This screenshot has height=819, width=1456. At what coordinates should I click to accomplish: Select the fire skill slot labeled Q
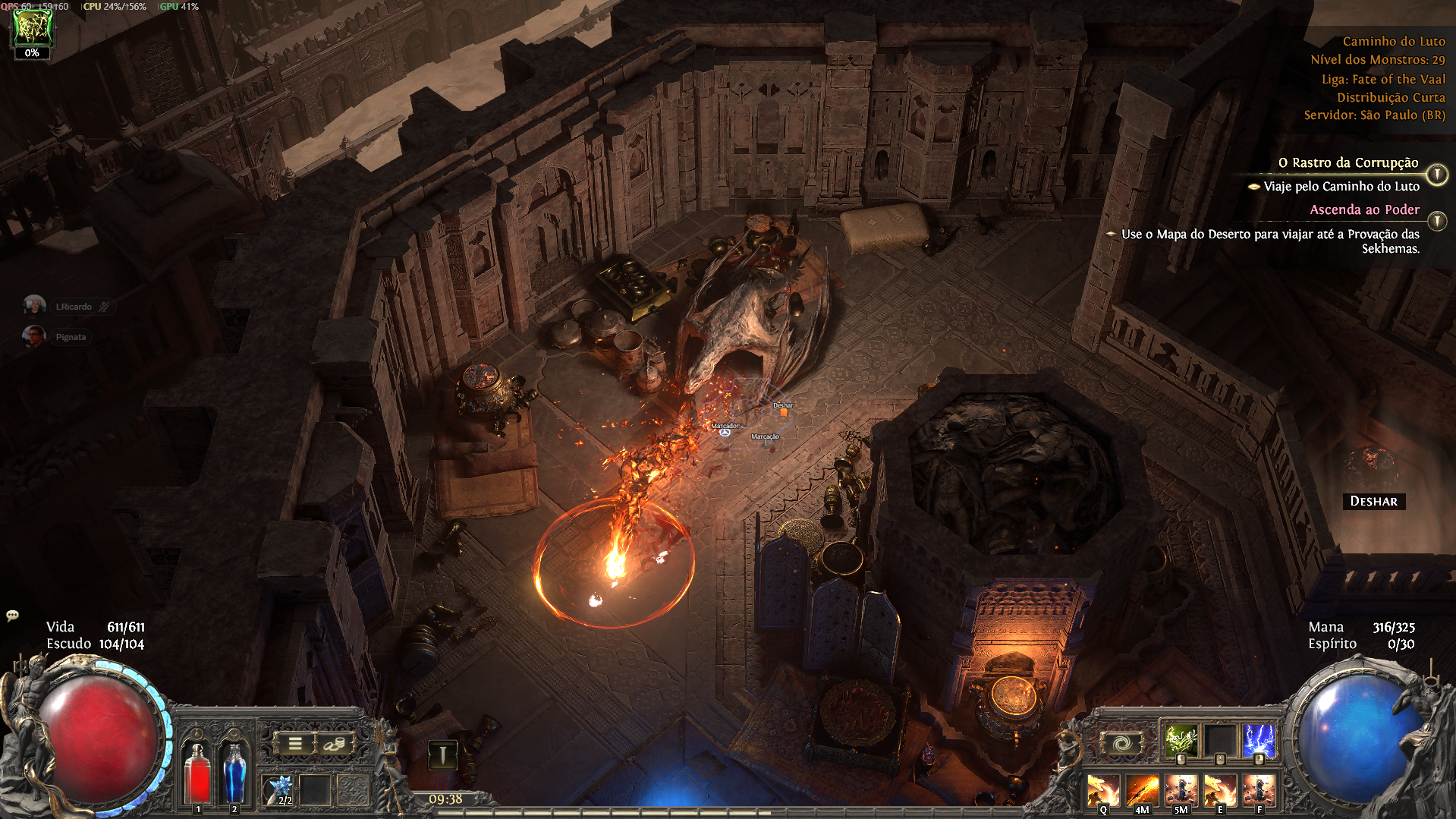tap(1102, 790)
